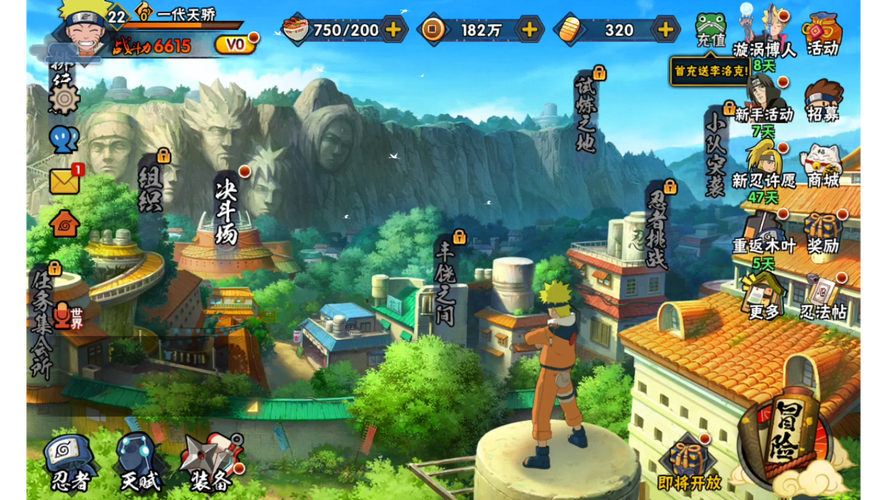Open the 招募 recruit screen
The height and width of the screenshot is (500, 887).
pos(822,101)
